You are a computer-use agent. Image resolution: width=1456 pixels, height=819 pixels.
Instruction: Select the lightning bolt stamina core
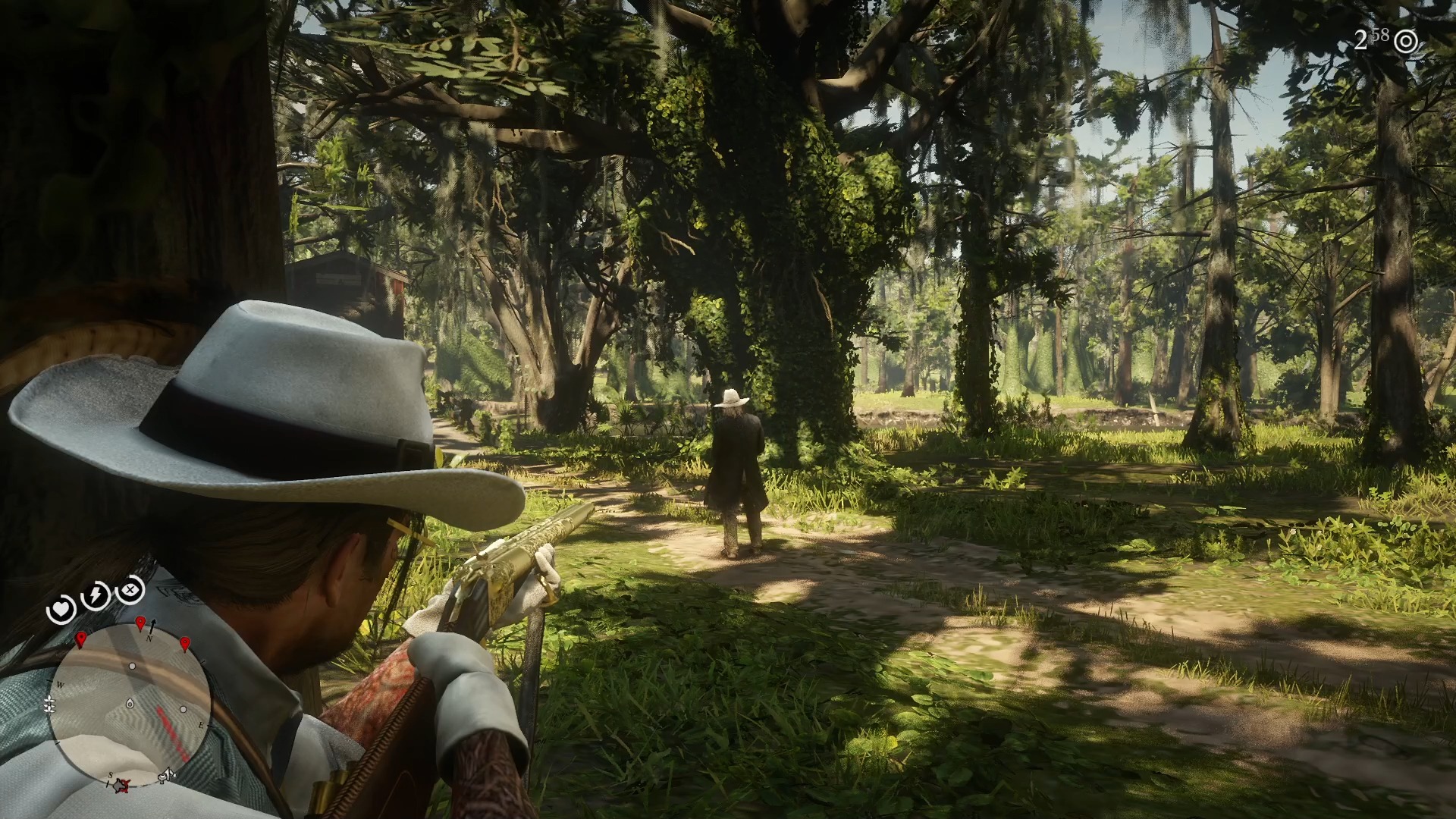96,596
